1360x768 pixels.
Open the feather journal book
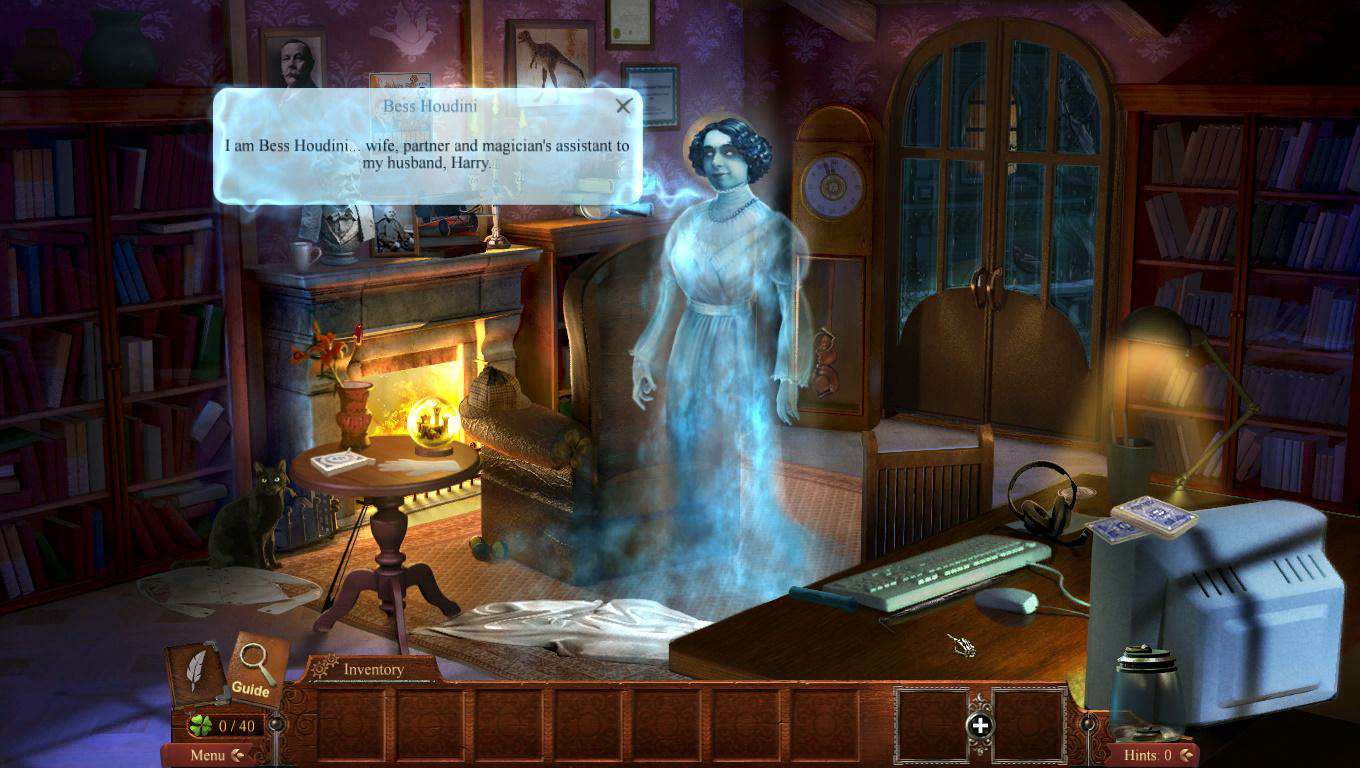[195, 672]
